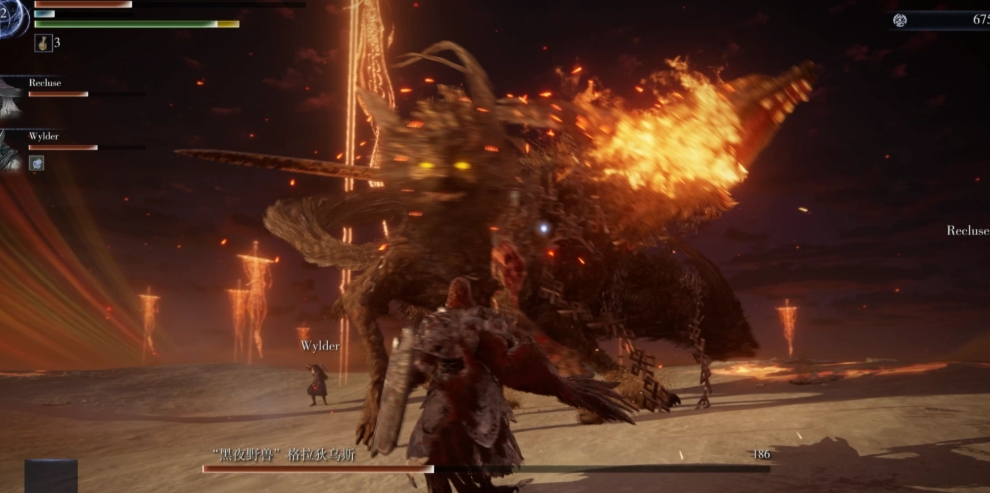Viewport: 990px width, 493px height.
Task: Select the dark equipment slot panel
Action: 51,476
